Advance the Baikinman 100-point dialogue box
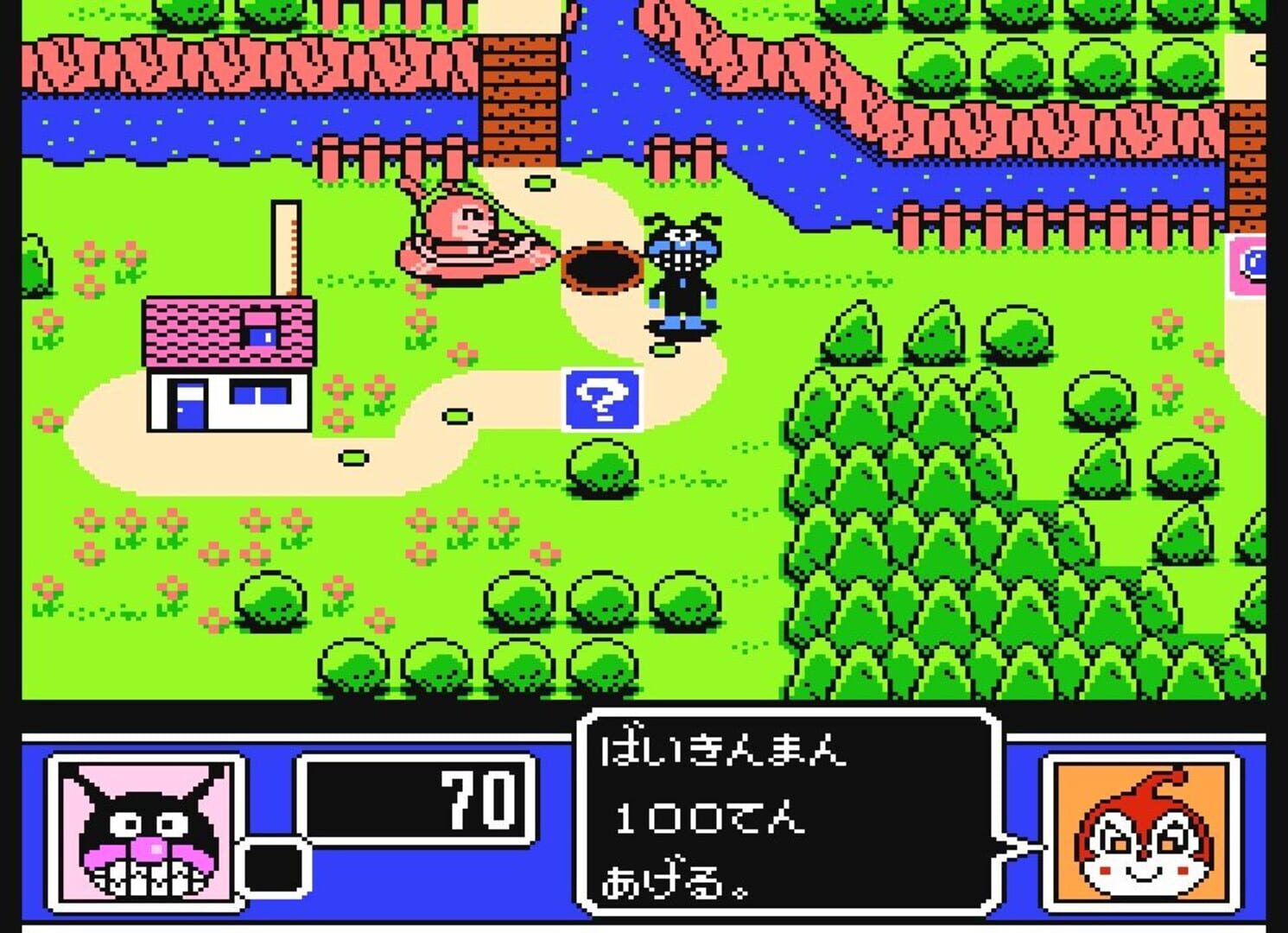The image size is (1288, 933). pyautogui.click(x=790, y=813)
